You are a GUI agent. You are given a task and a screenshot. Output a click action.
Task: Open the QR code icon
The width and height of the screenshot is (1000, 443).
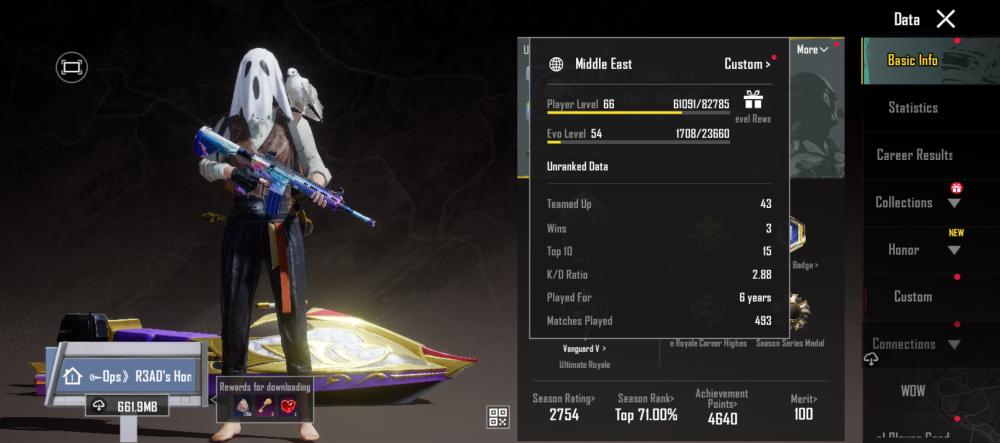498,417
